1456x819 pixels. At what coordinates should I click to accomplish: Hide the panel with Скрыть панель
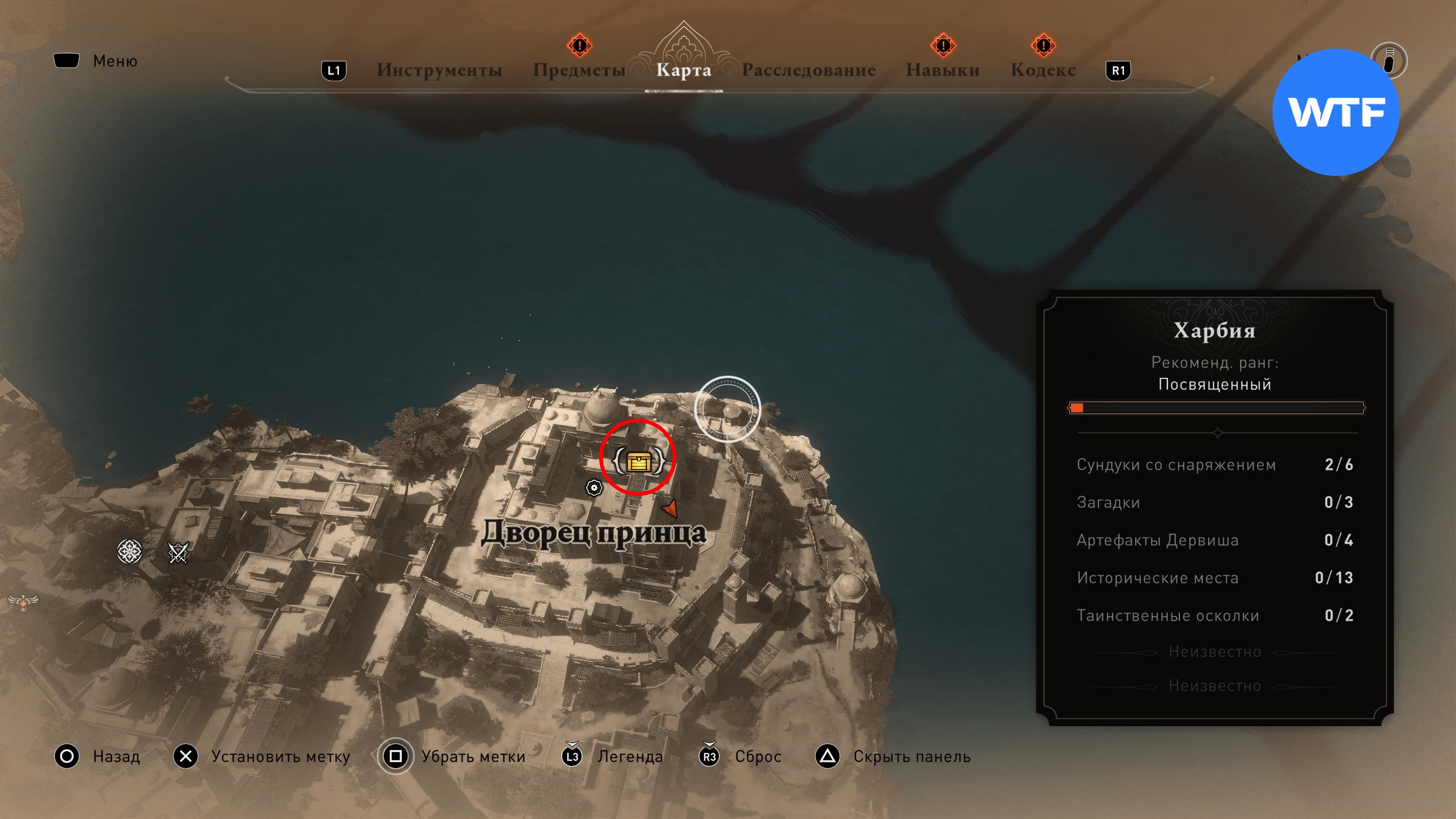(911, 756)
